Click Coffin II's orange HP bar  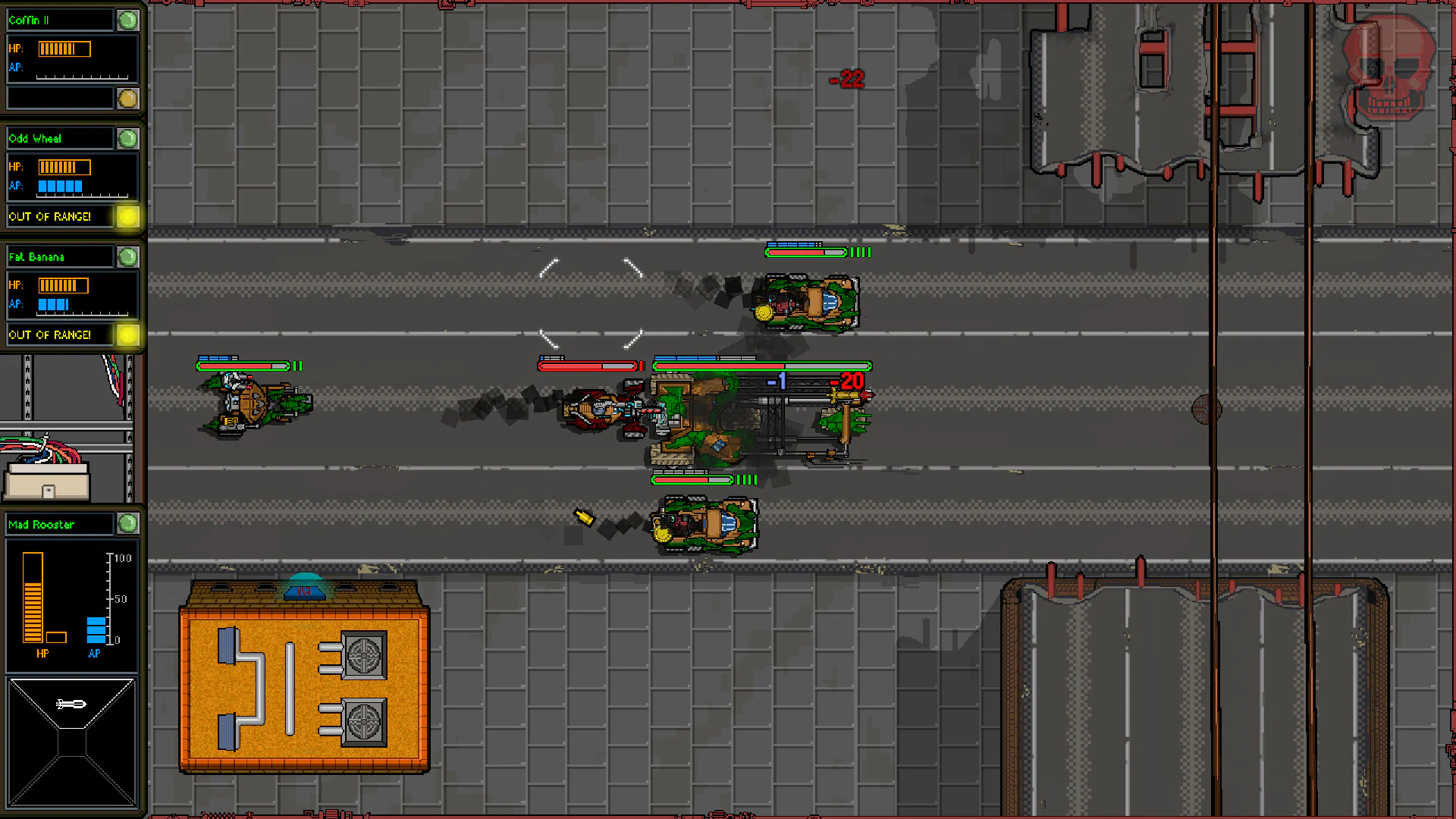[x=64, y=48]
